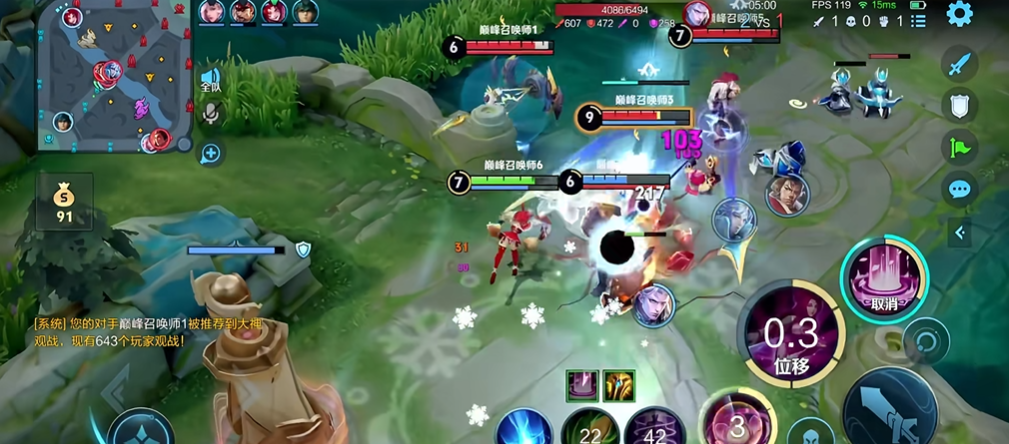The width and height of the screenshot is (1009, 444).
Task: Send the green flag gather signal
Action: (x=960, y=148)
